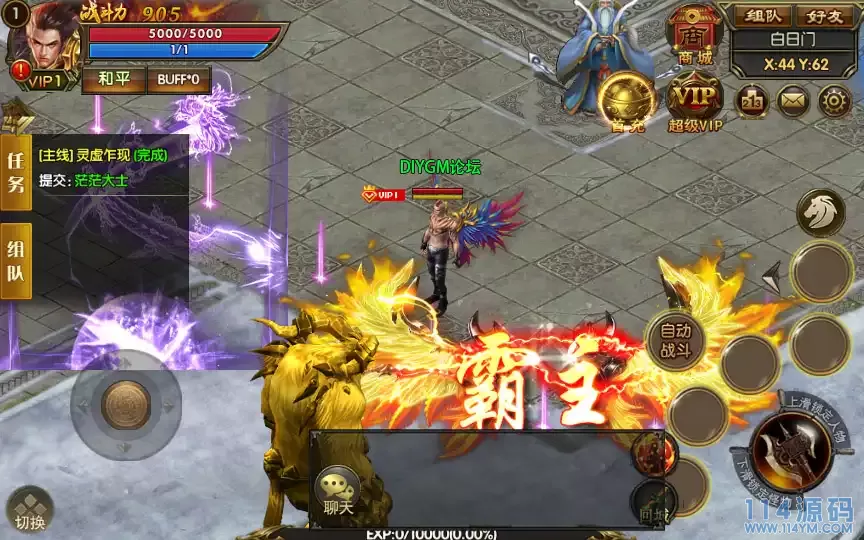This screenshot has height=540, width=864.
Task: Toggle the 和平 attack mode button
Action: coord(115,79)
